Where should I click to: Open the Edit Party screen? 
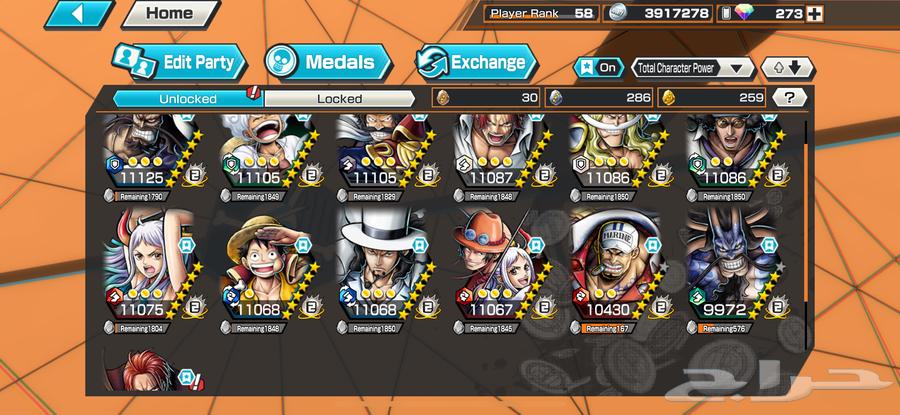(179, 62)
